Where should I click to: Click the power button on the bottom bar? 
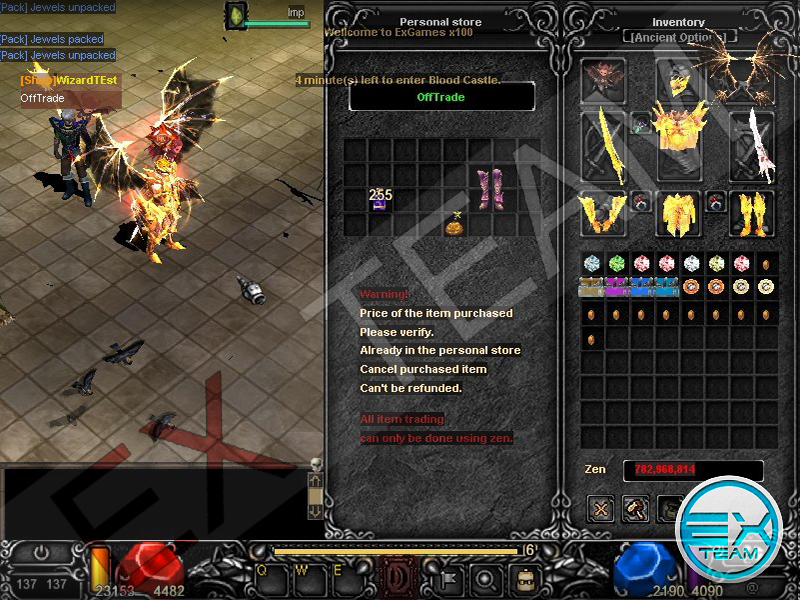(40, 553)
